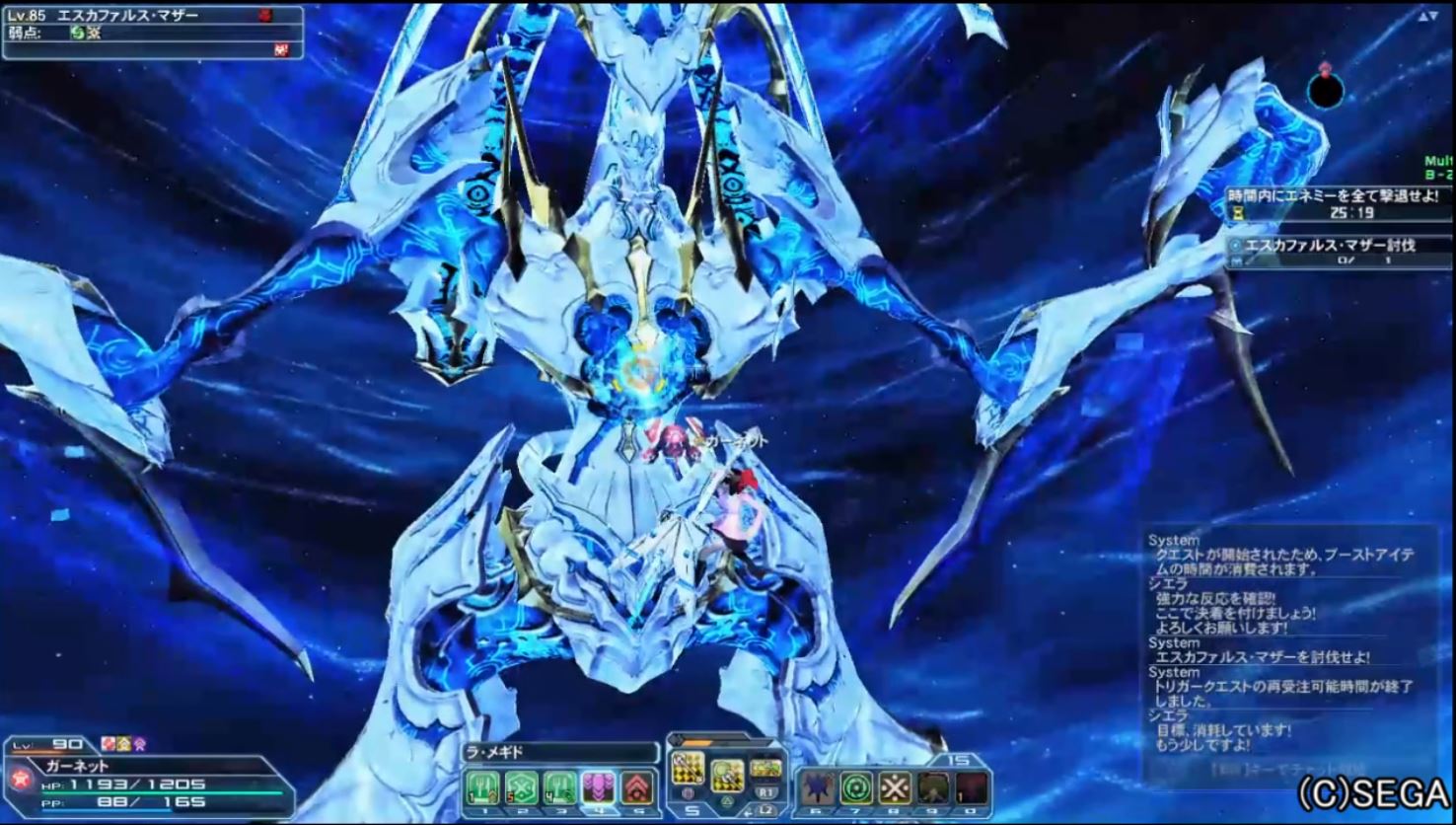Activate the red chevron skill icon

[637, 787]
